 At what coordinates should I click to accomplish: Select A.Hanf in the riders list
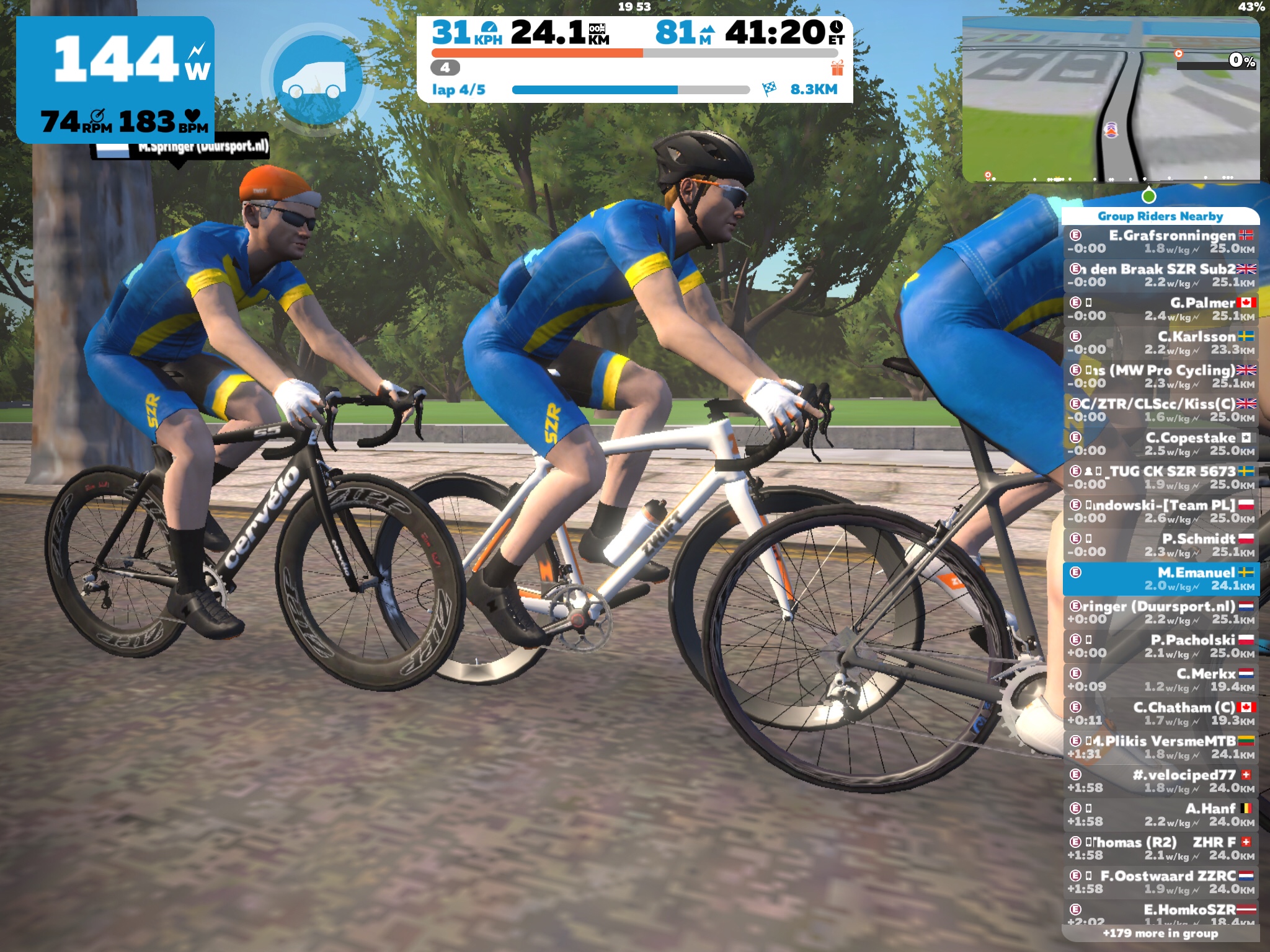[x=1161, y=814]
